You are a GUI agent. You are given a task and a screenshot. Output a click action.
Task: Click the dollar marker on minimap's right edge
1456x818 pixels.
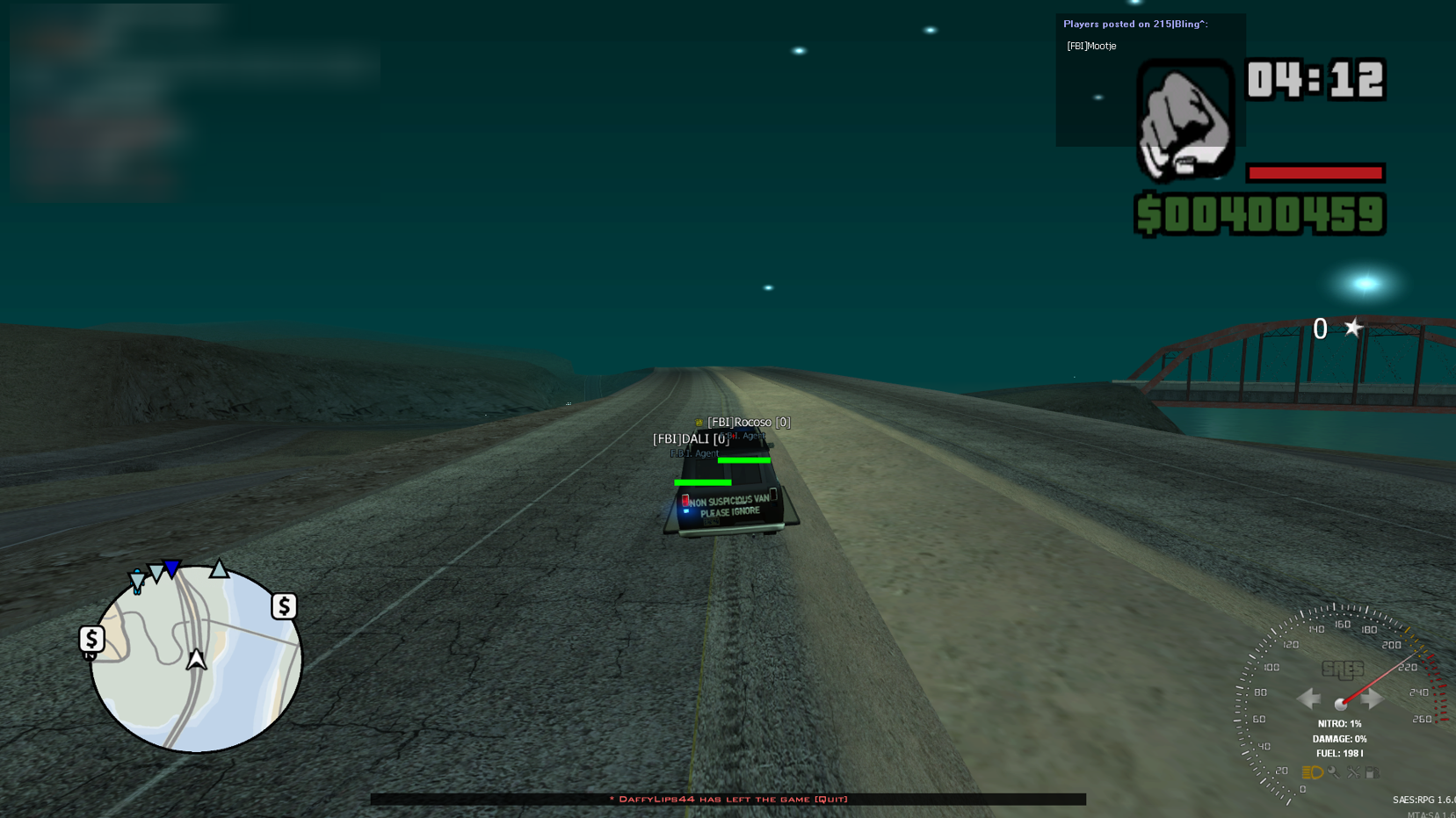pos(284,606)
